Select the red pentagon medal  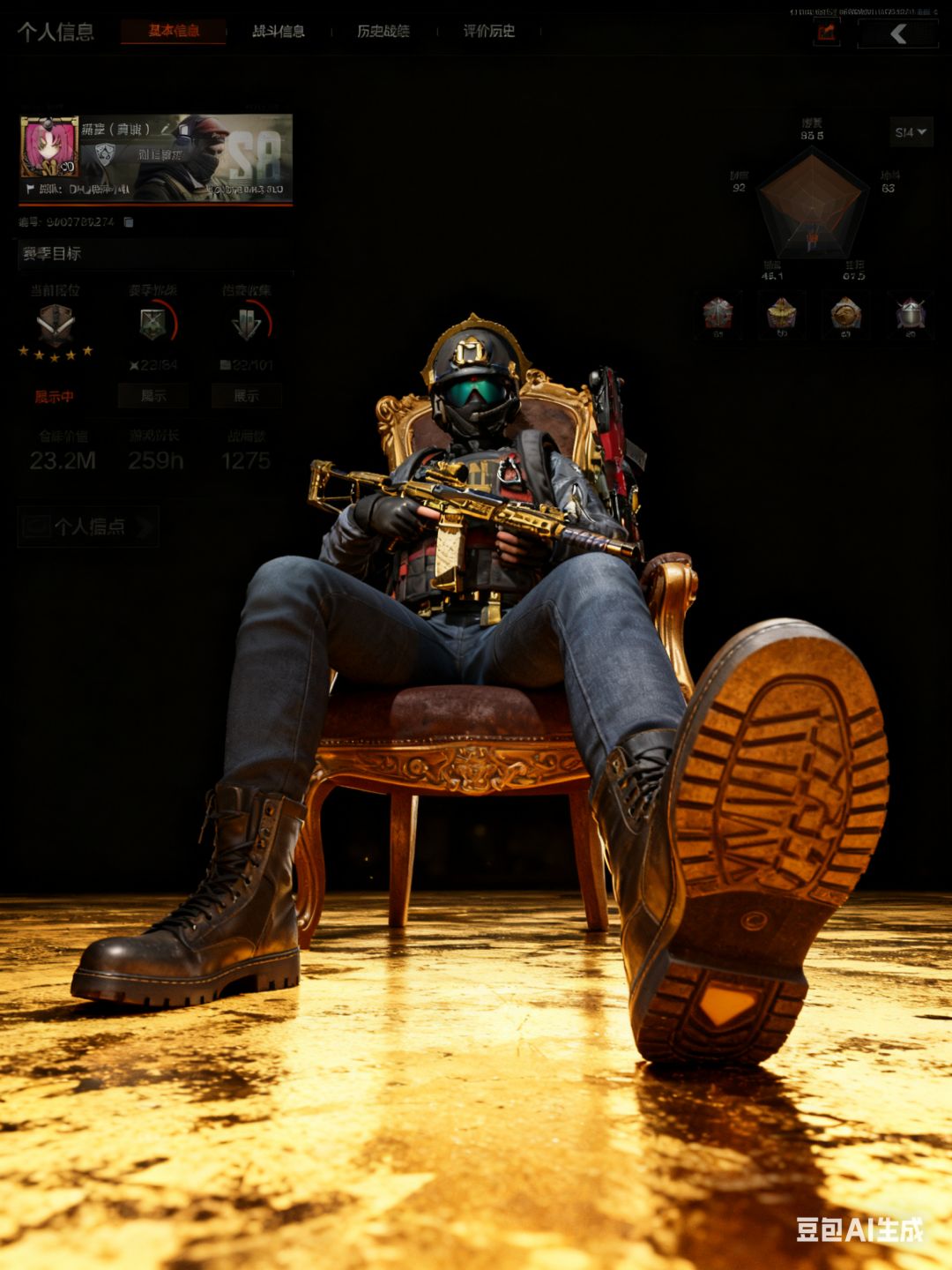click(718, 313)
